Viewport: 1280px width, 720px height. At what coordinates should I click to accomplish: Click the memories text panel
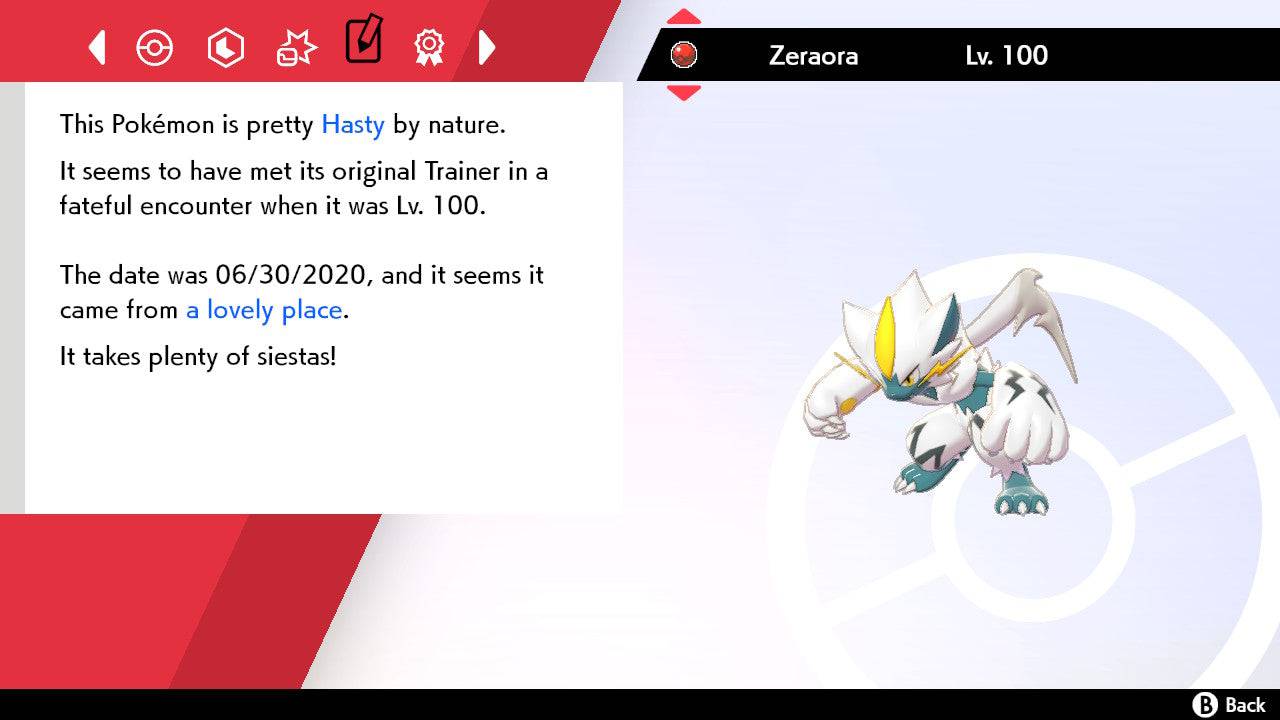pos(320,300)
